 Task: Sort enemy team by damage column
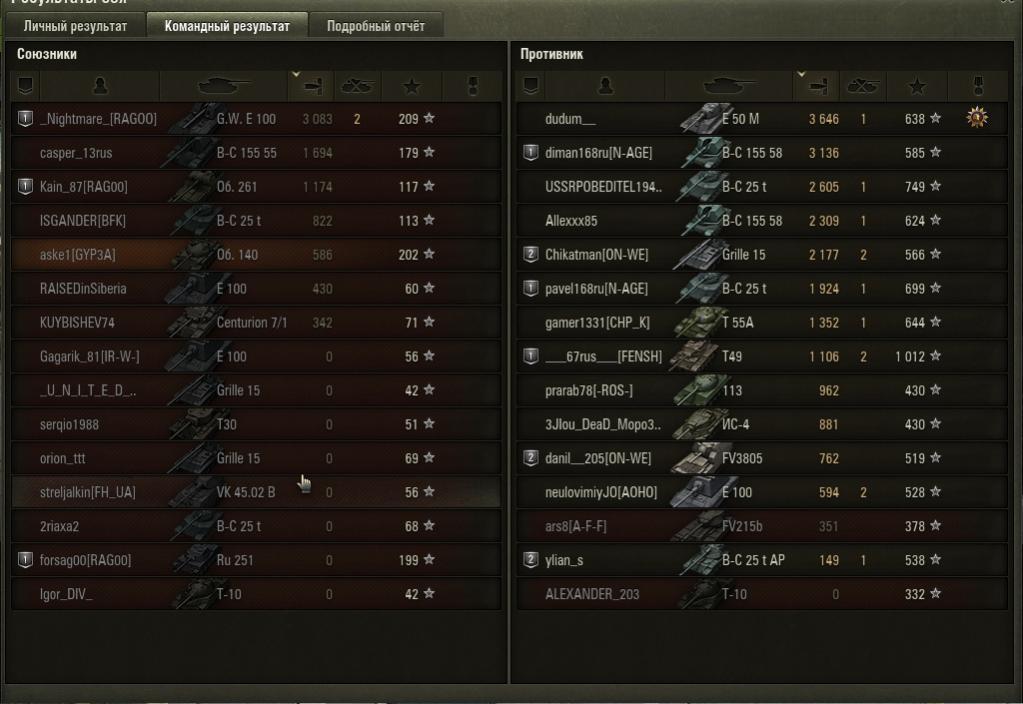[x=816, y=86]
